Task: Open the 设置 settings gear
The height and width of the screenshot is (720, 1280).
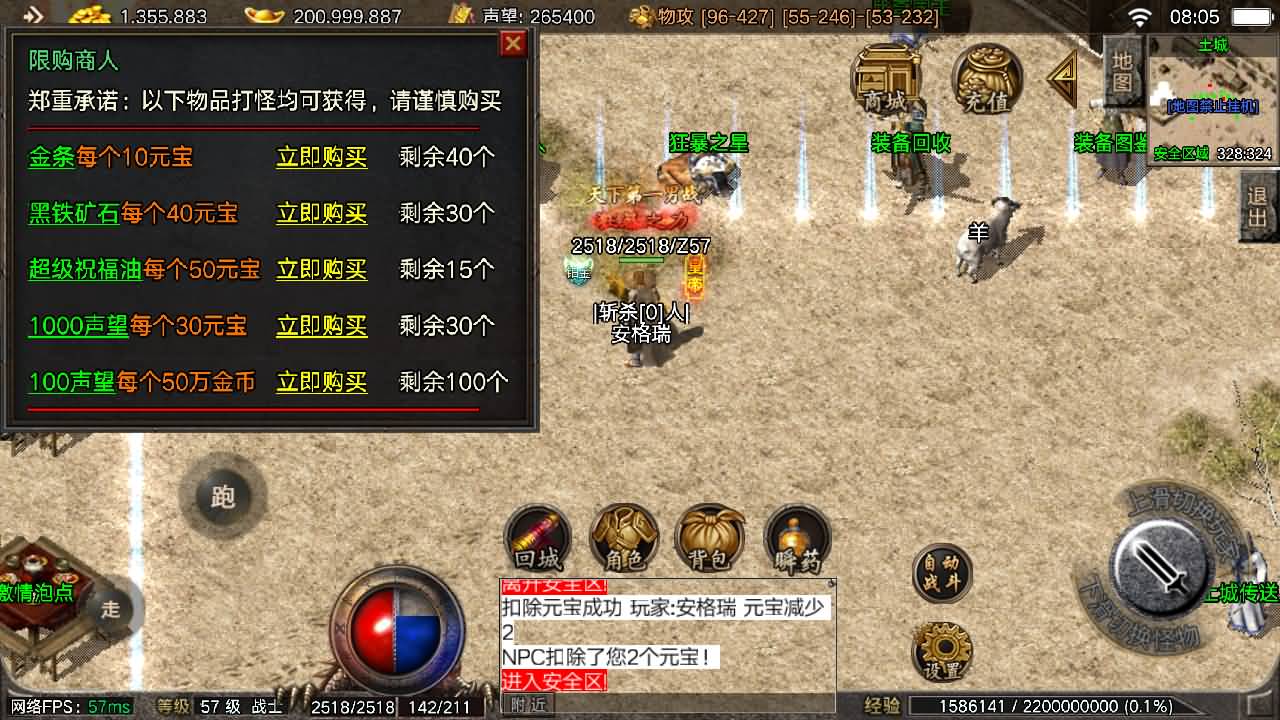Action: click(x=941, y=650)
